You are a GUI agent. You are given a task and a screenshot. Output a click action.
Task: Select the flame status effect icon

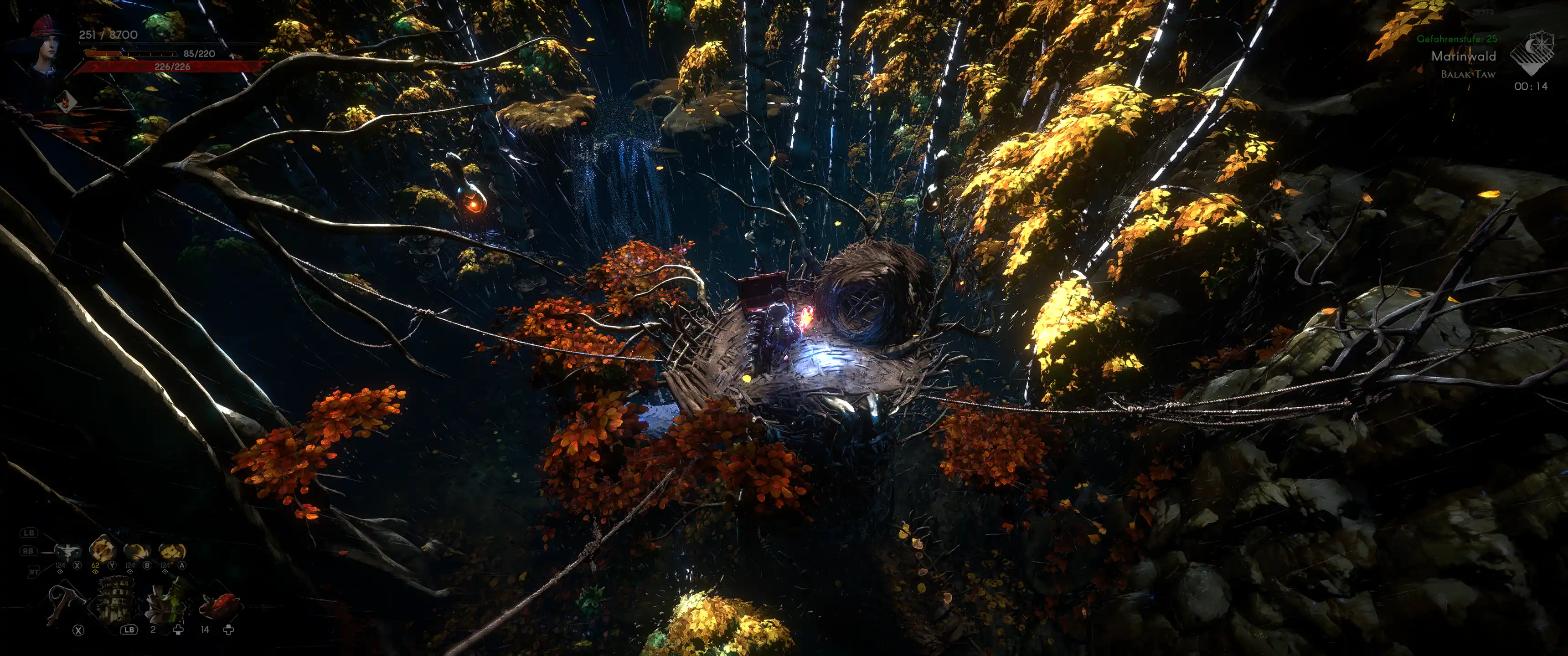[x=65, y=102]
